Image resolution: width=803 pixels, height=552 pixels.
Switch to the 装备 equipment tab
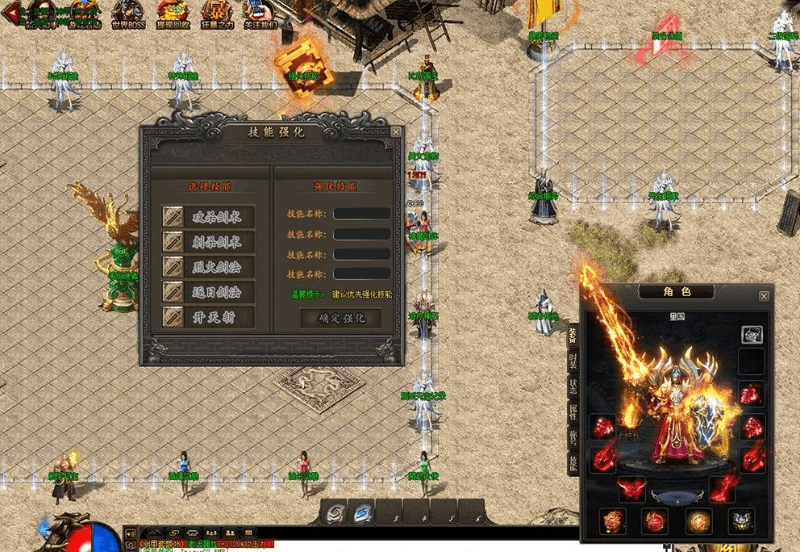click(573, 335)
